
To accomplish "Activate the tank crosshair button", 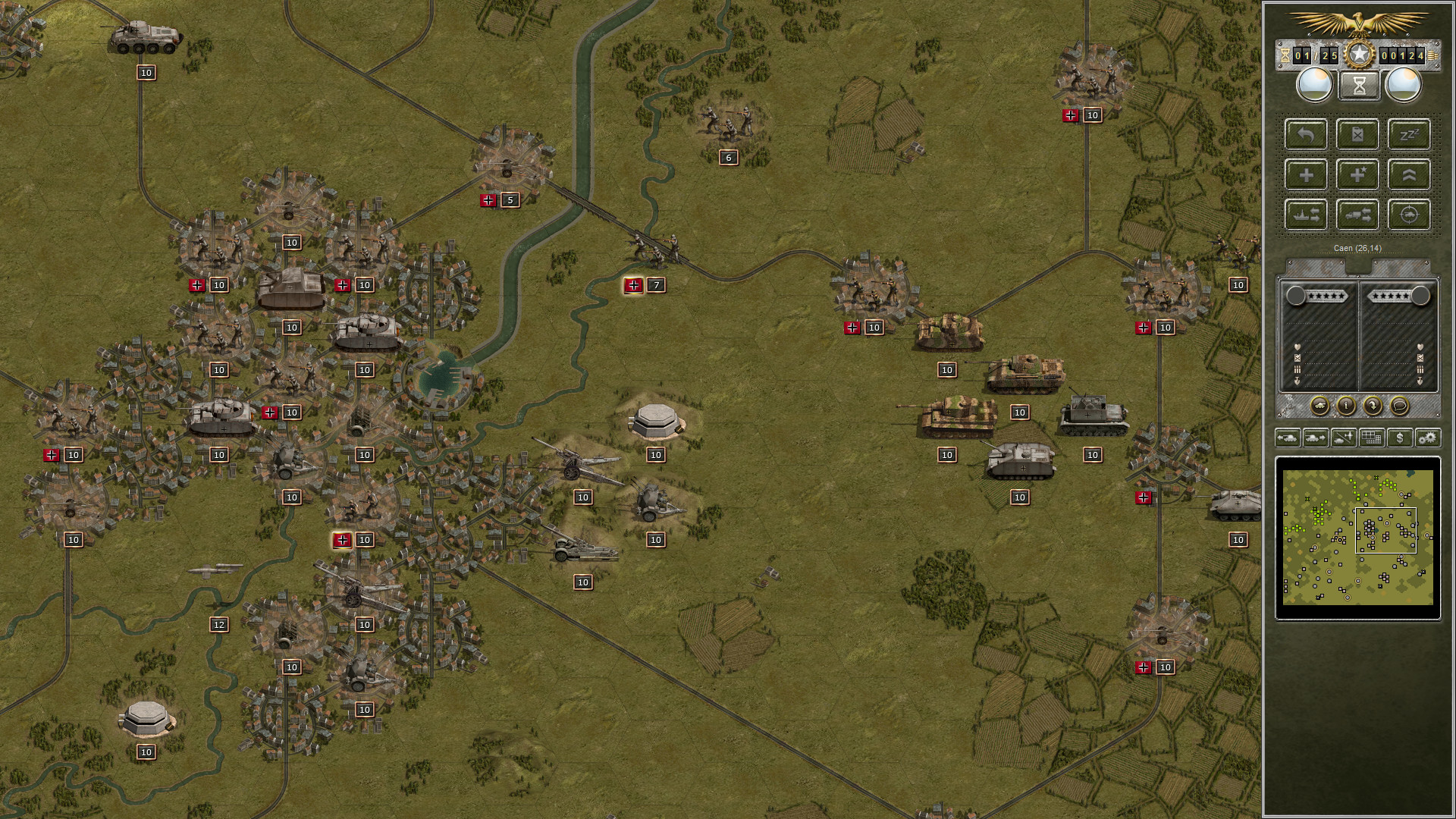I will [x=1409, y=215].
